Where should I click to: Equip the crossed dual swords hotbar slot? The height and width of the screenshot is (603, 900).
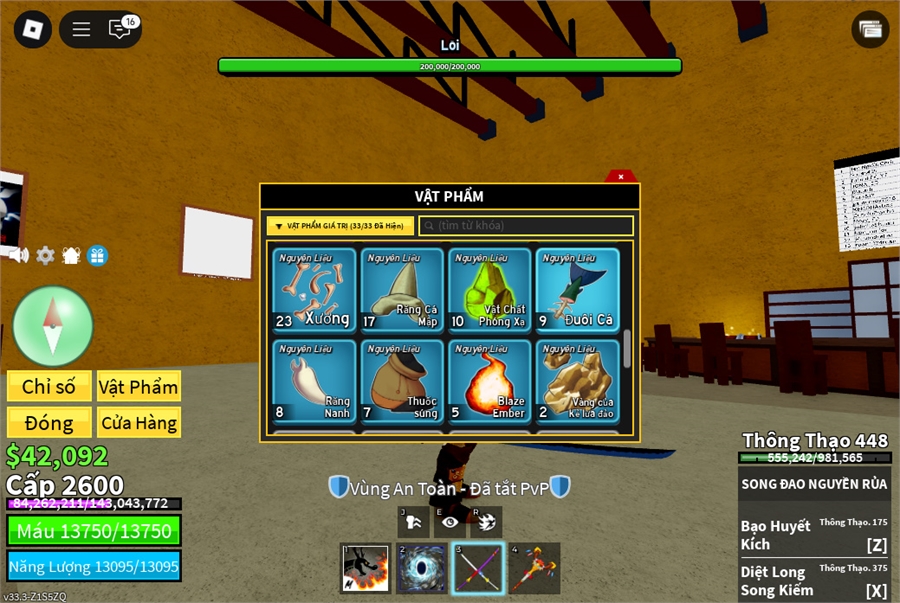click(477, 568)
